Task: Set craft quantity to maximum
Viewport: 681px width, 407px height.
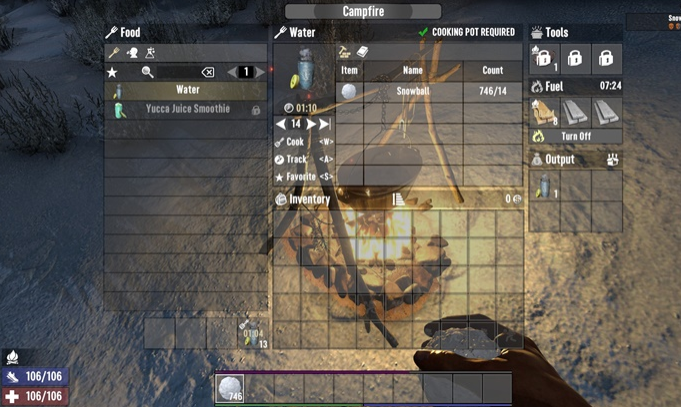Action: (325, 124)
